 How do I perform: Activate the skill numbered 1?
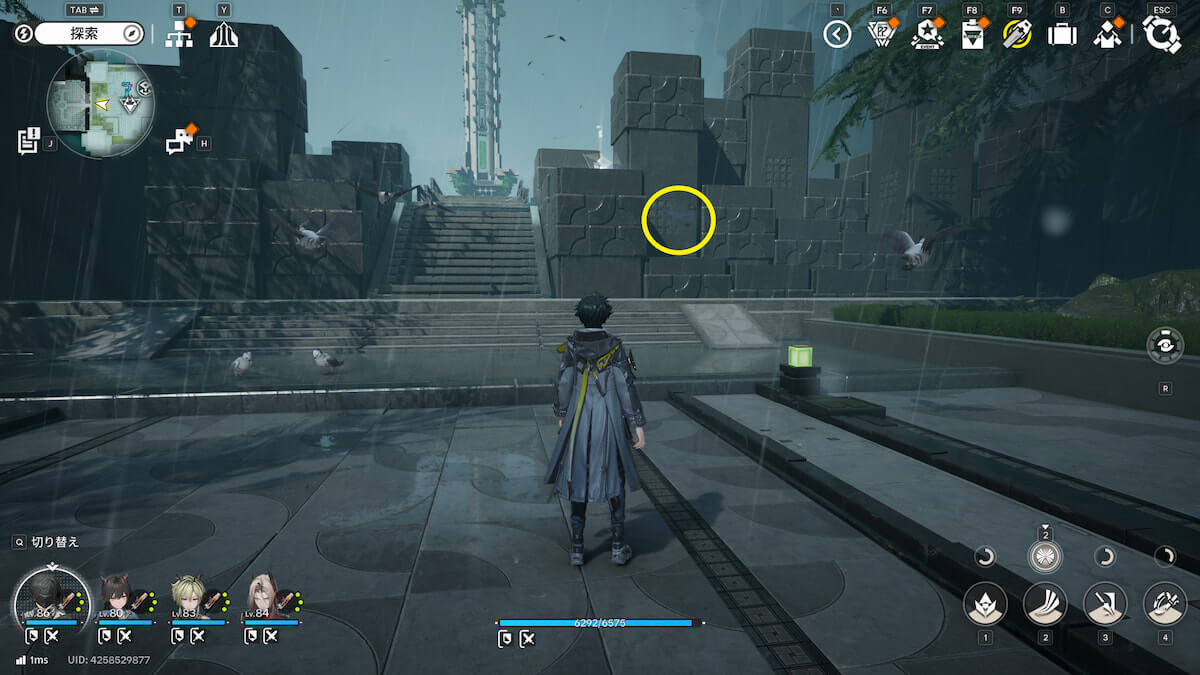[985, 603]
